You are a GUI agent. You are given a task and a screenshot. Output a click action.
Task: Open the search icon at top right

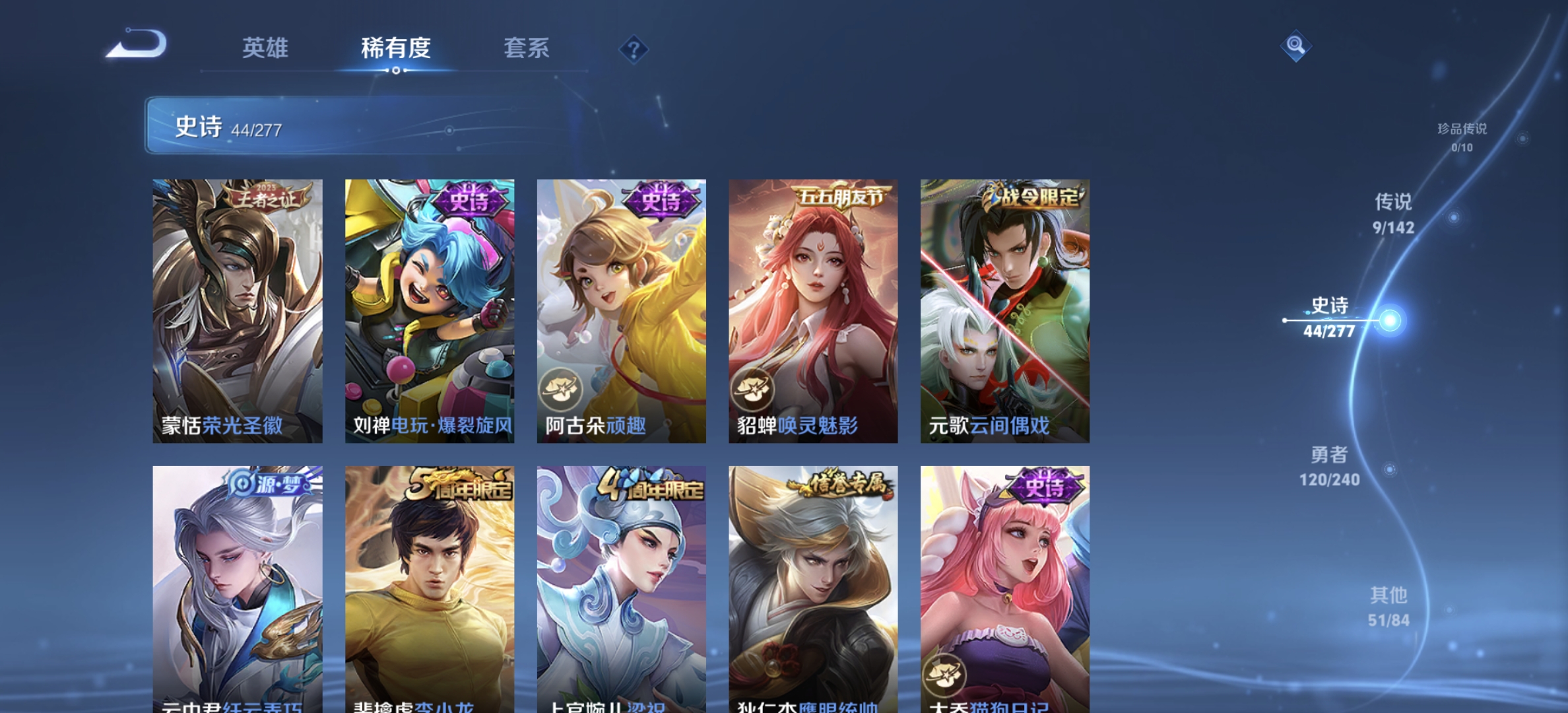pyautogui.click(x=1296, y=48)
